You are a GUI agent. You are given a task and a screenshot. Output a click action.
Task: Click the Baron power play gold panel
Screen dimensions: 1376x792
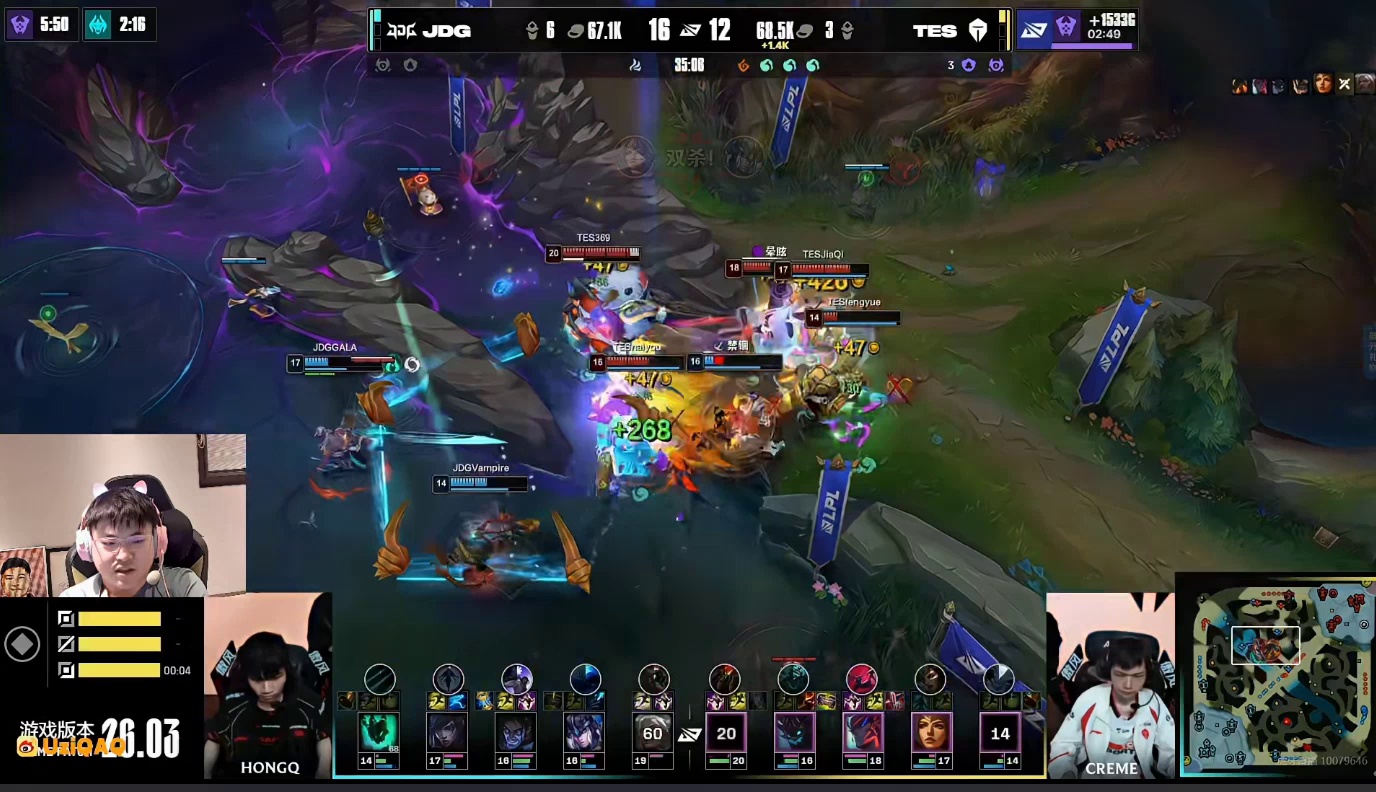(1076, 29)
